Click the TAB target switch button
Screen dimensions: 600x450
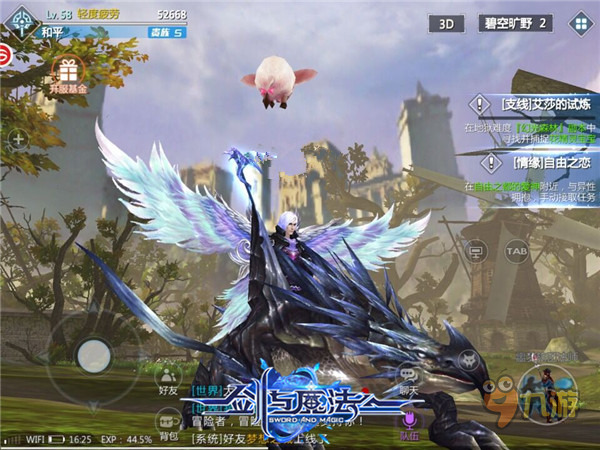pos(517,250)
